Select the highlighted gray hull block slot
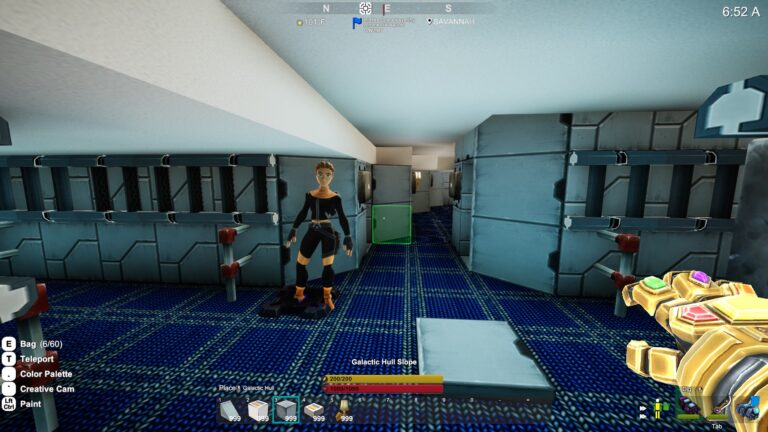The image size is (768, 432). (286, 409)
